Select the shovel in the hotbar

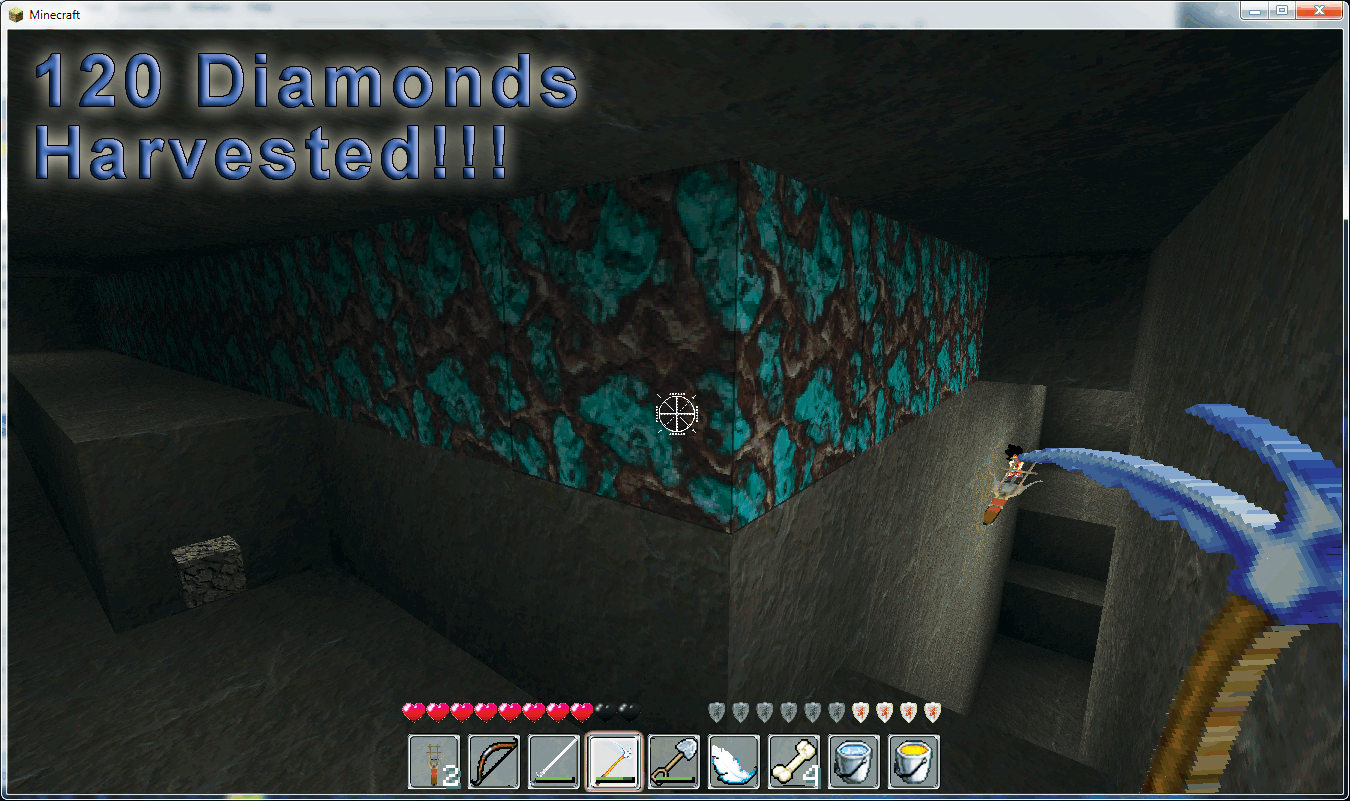[x=674, y=762]
